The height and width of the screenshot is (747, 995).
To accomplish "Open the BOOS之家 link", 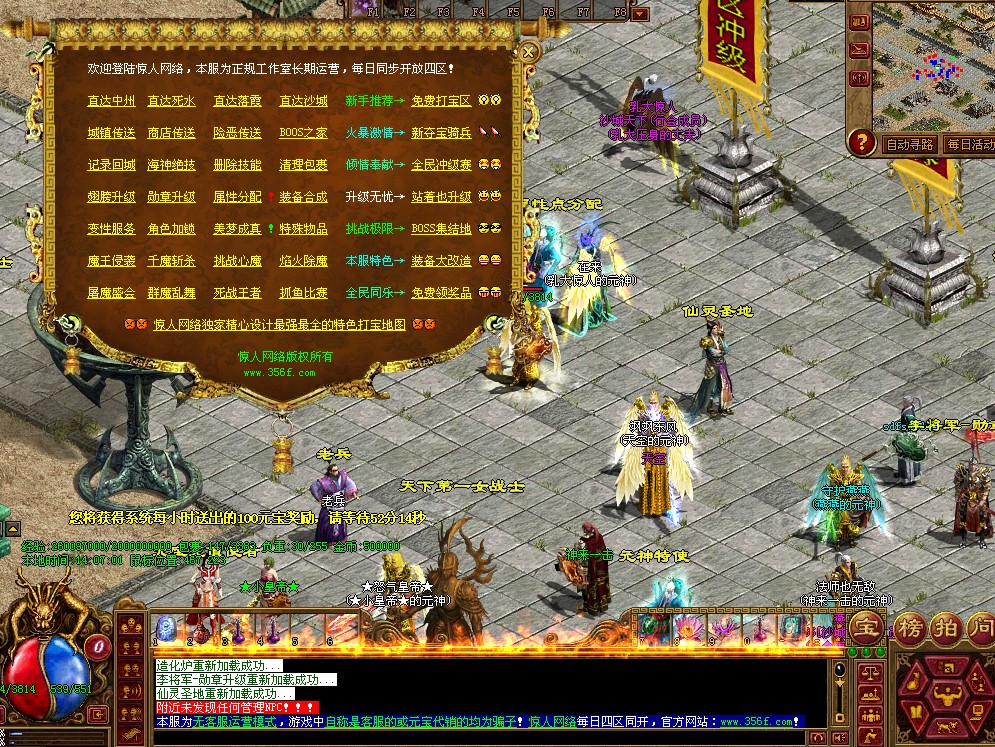I will pyautogui.click(x=303, y=133).
